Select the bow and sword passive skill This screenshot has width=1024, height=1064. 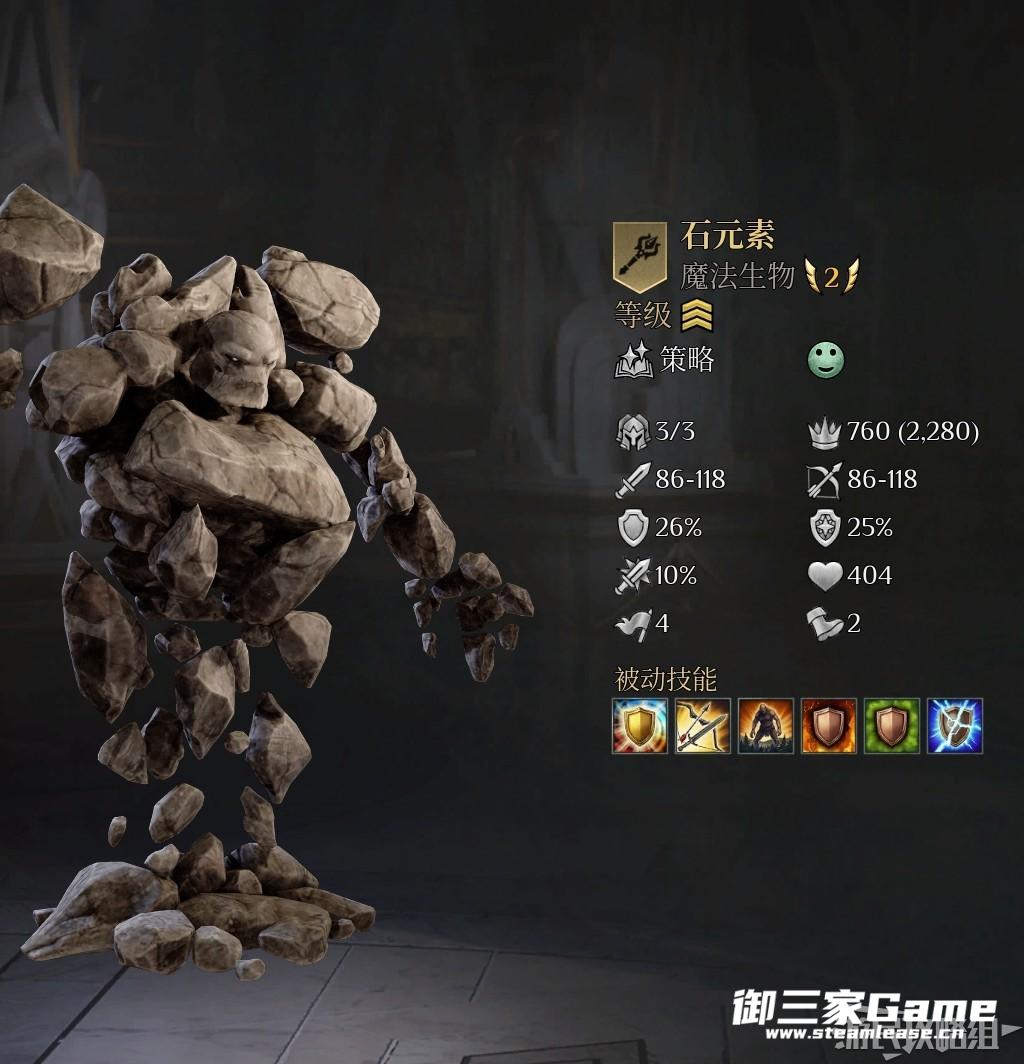[703, 726]
